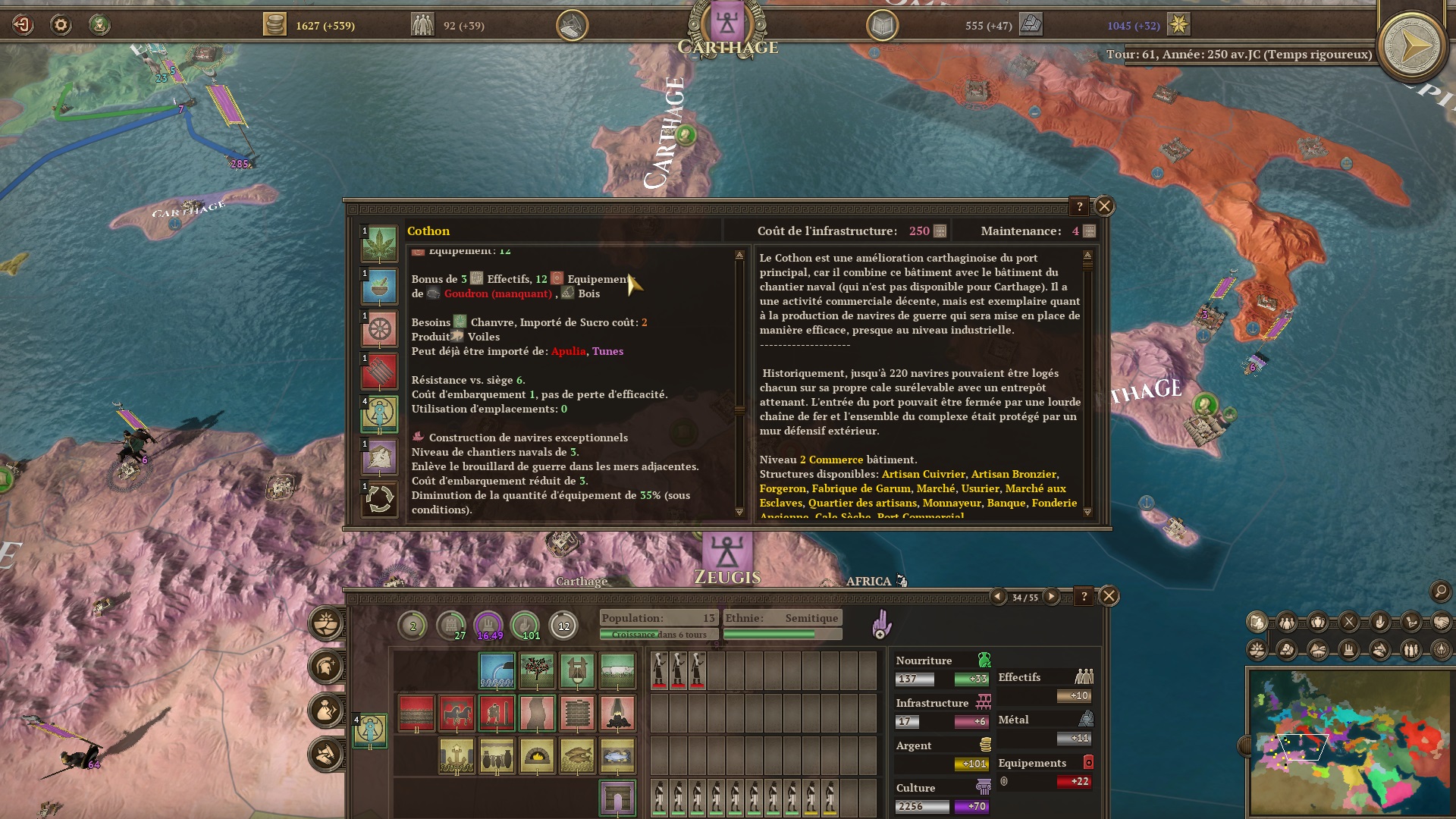Open the settings gear menu
The image size is (1456, 819).
(61, 25)
